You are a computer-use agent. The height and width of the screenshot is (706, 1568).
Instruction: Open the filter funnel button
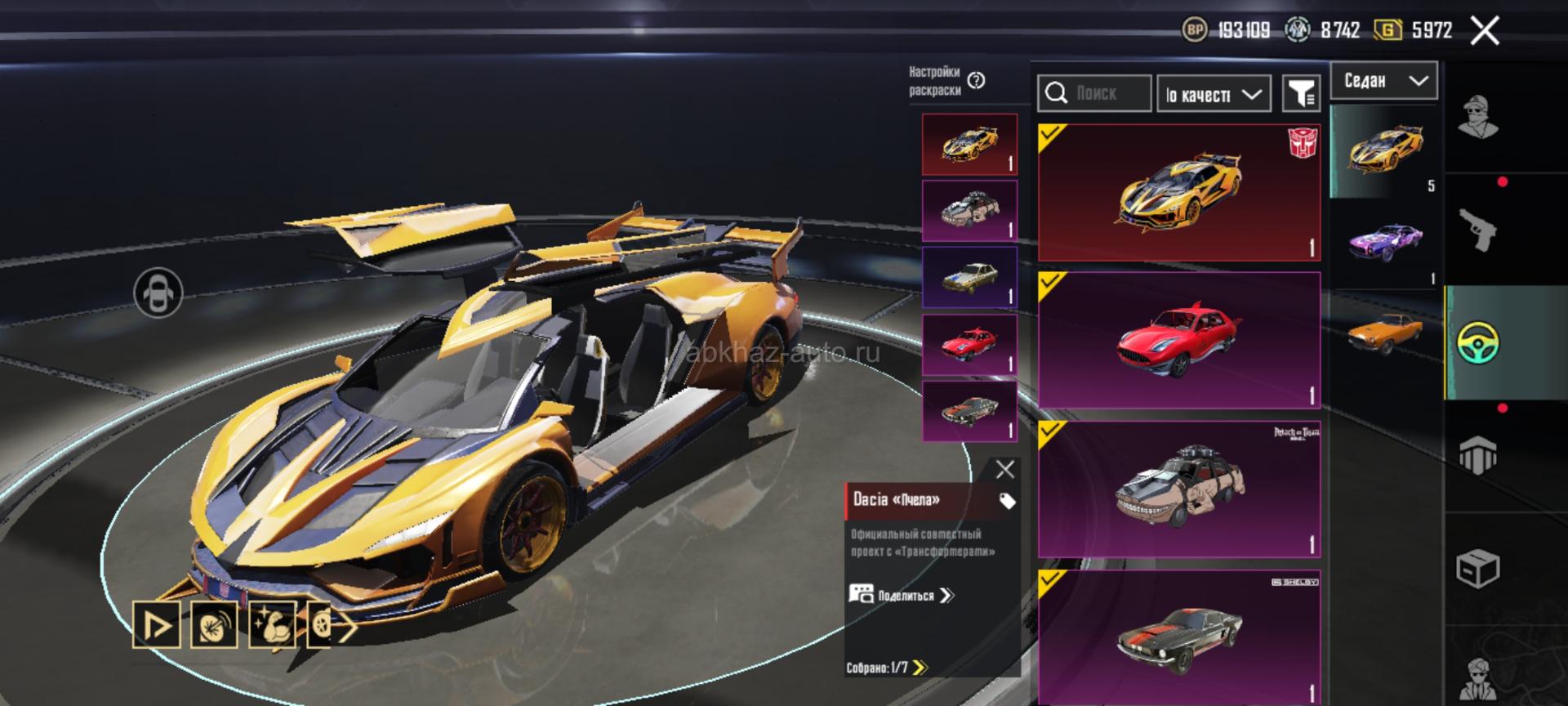pyautogui.click(x=1301, y=94)
